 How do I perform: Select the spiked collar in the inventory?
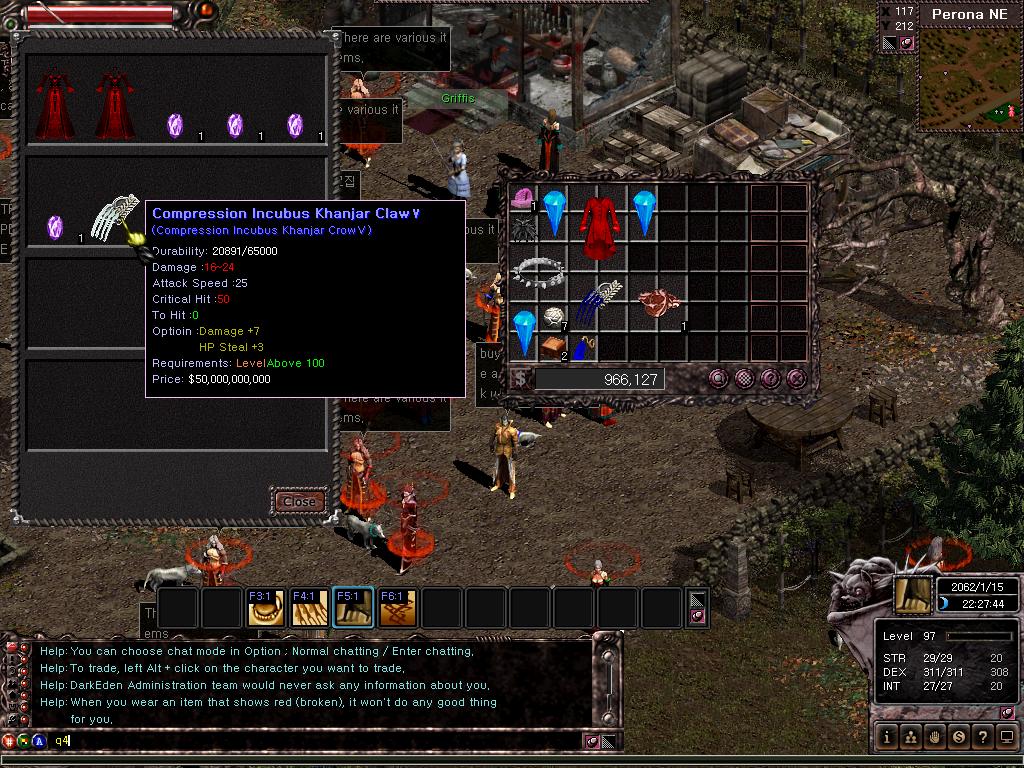coord(539,270)
